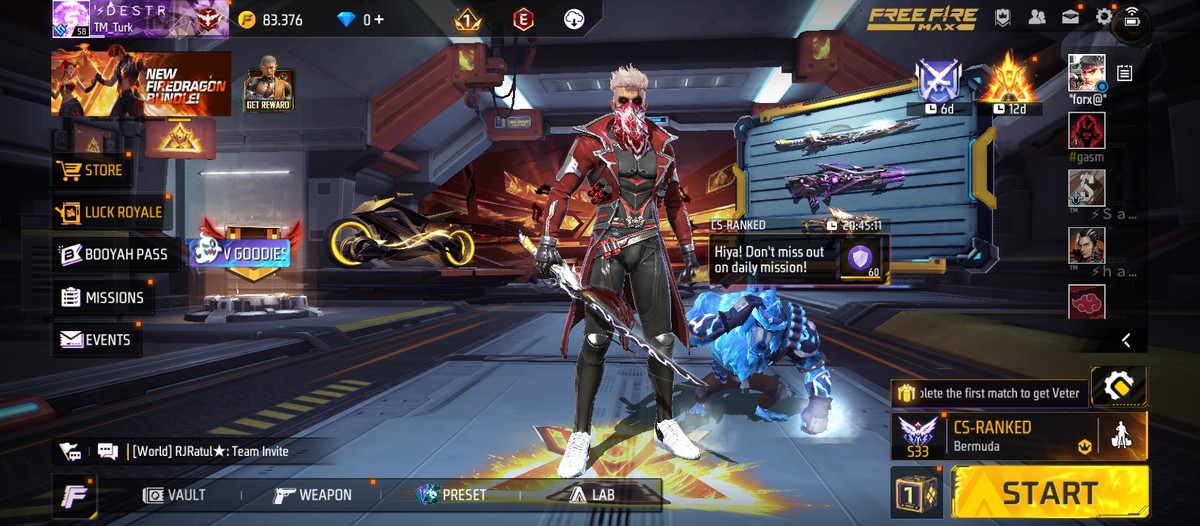Go to the Booyah Pass
1200x526 pixels.
[x=112, y=254]
